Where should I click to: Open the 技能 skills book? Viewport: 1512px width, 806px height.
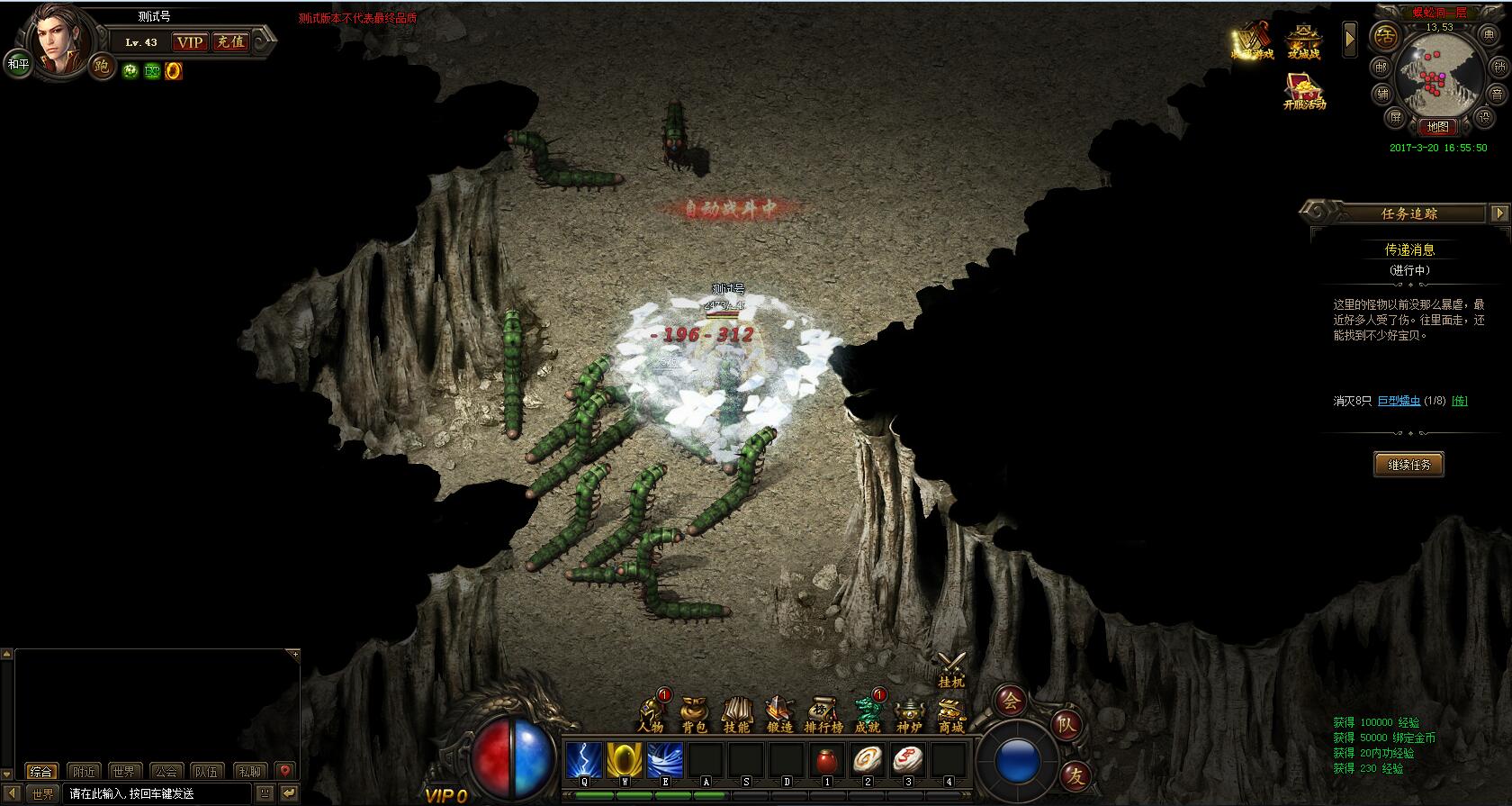click(x=736, y=714)
